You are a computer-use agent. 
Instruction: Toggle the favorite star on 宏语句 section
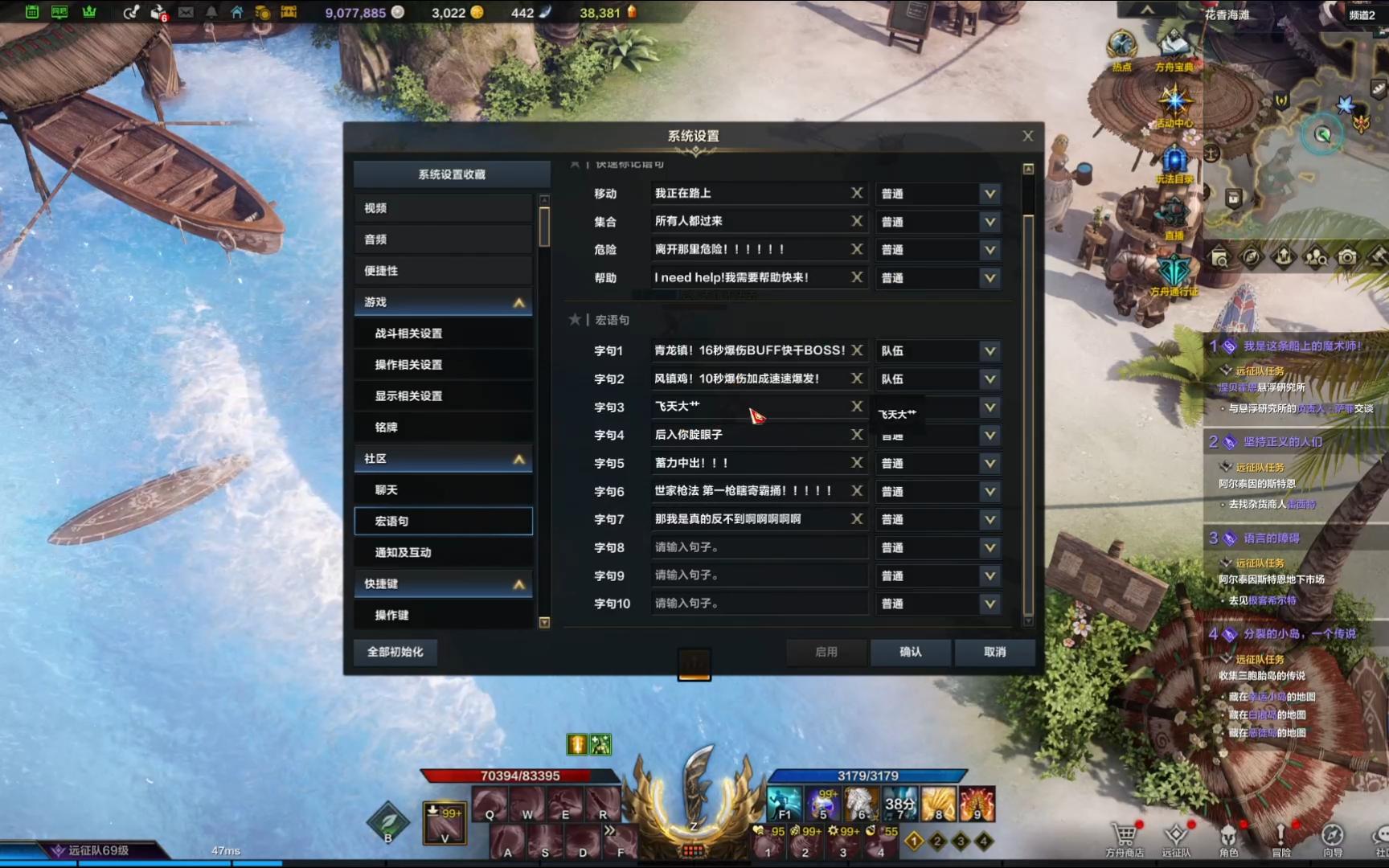point(575,319)
